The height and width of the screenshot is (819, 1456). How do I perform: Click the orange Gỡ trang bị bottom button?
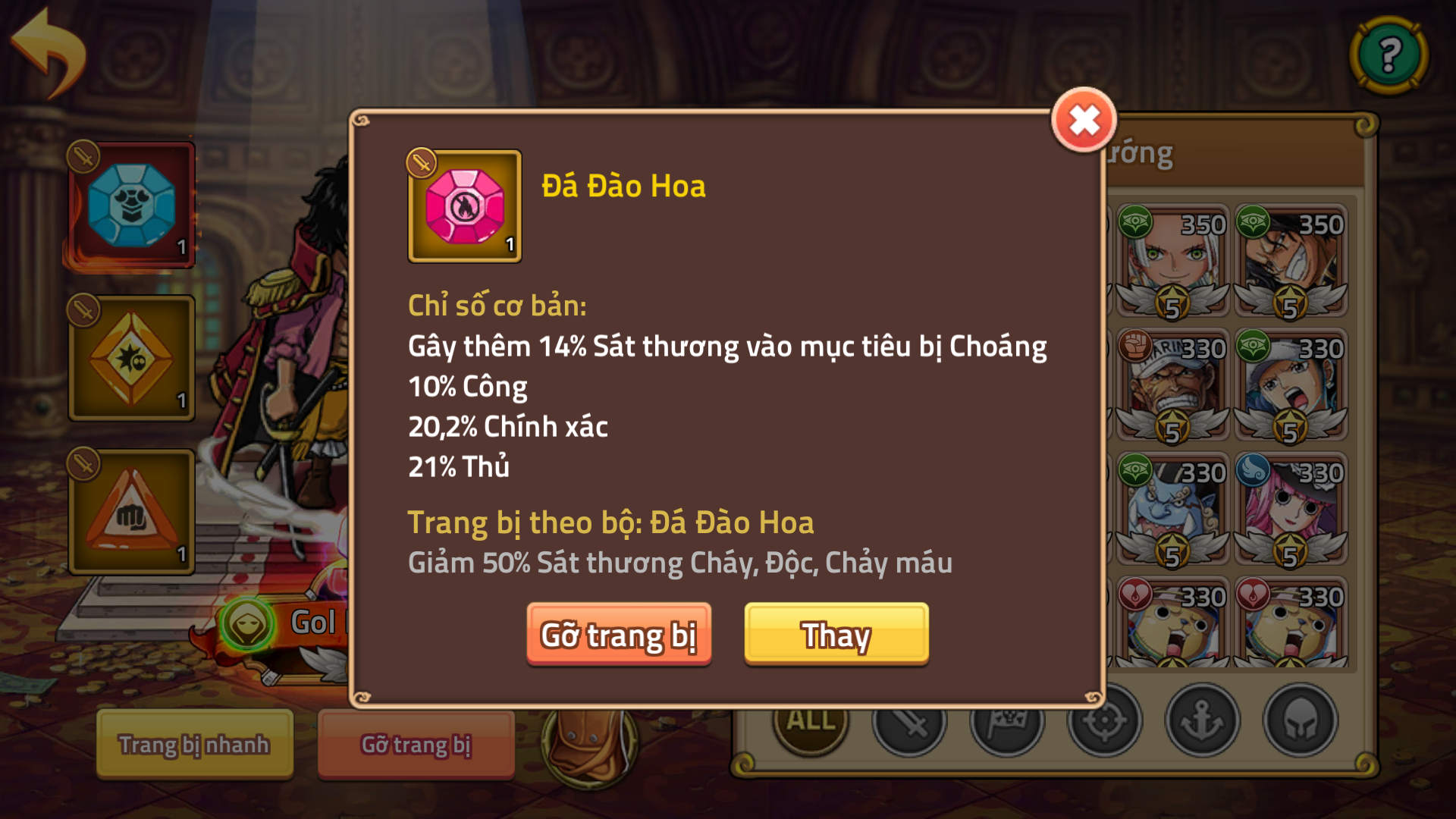tap(416, 745)
